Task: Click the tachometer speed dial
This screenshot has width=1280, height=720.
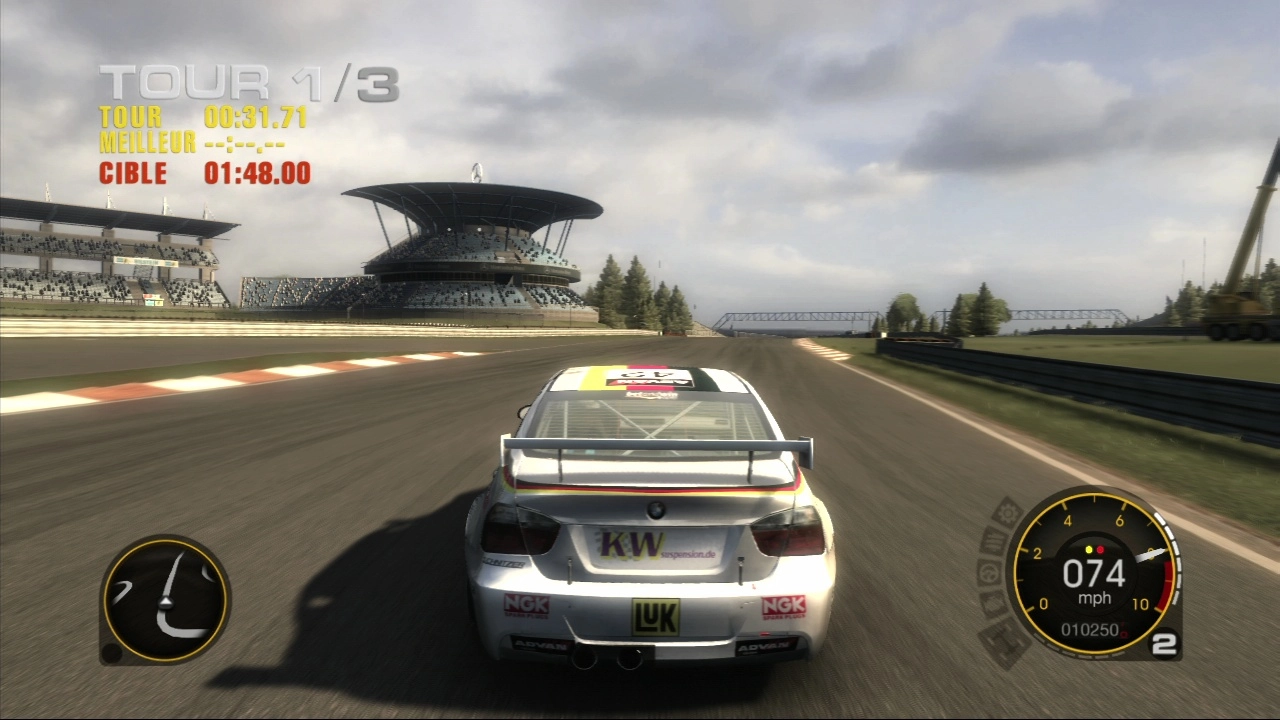Action: click(x=1093, y=575)
